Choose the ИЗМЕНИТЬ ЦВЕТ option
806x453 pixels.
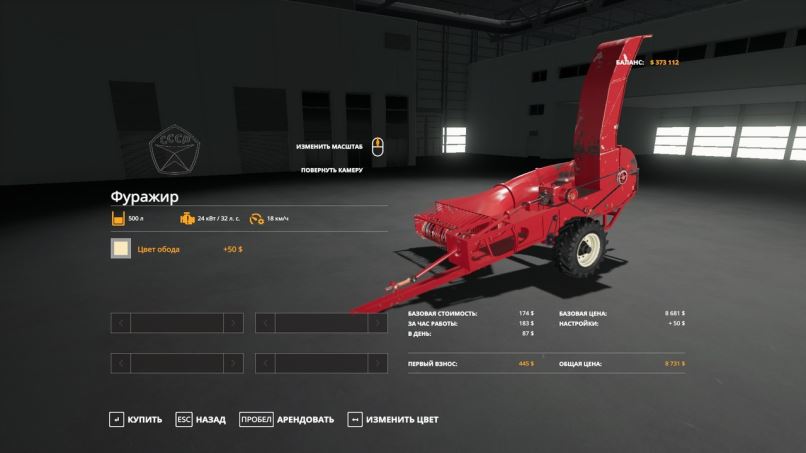[393, 419]
